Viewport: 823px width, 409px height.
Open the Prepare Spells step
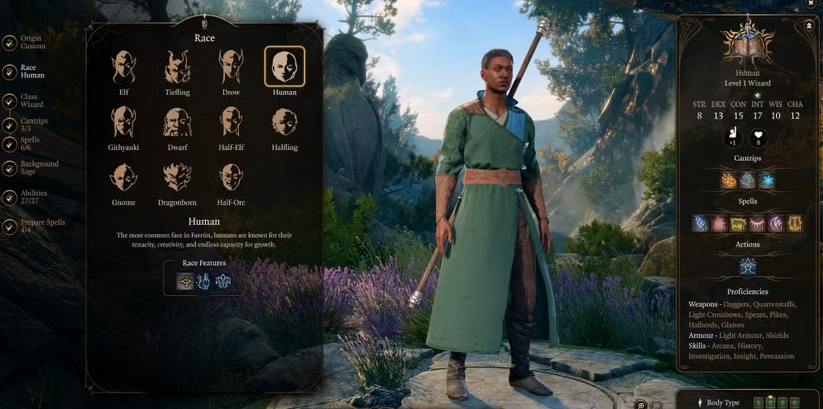[40, 226]
